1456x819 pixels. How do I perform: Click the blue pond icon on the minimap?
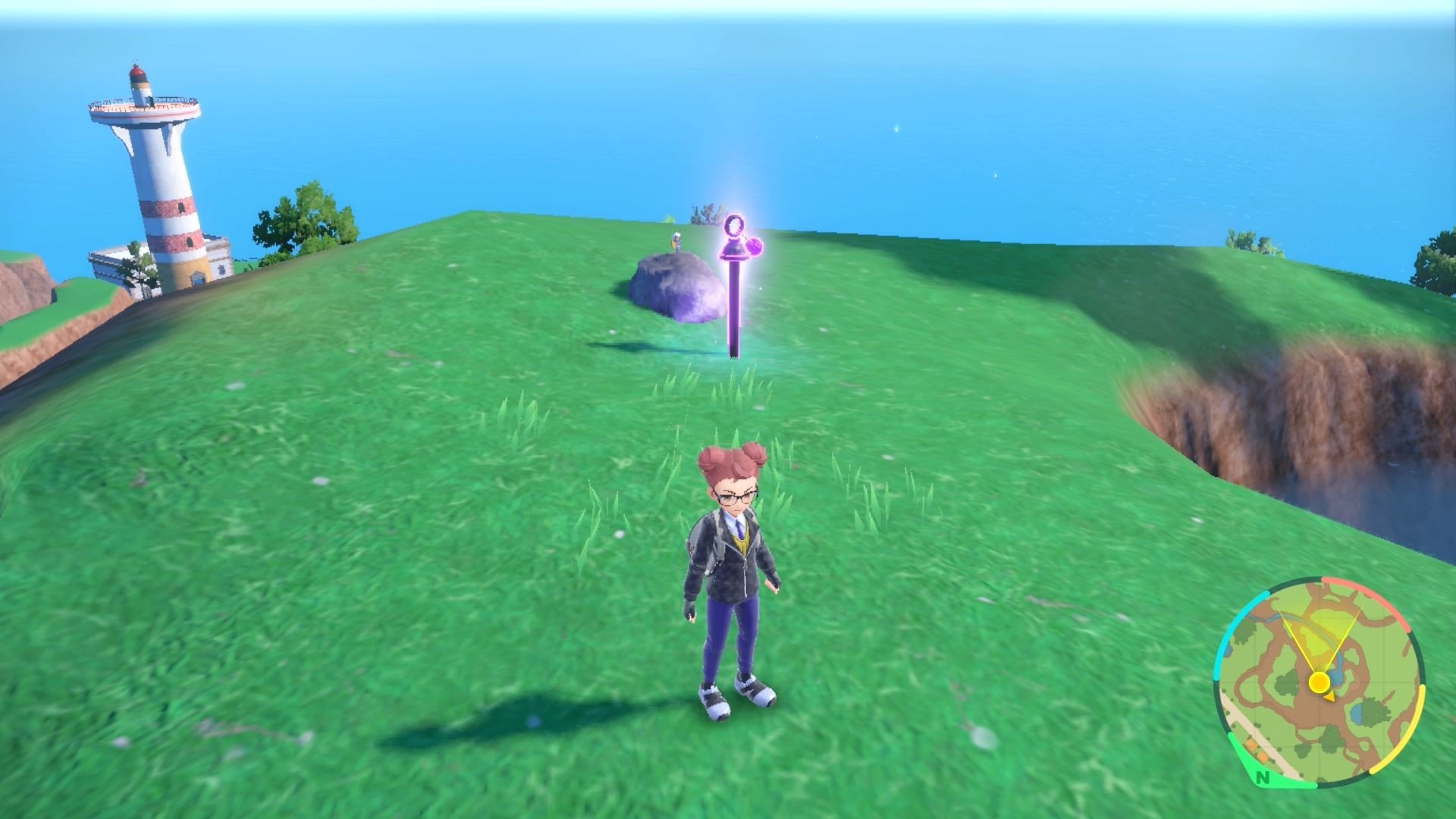coord(1357,714)
